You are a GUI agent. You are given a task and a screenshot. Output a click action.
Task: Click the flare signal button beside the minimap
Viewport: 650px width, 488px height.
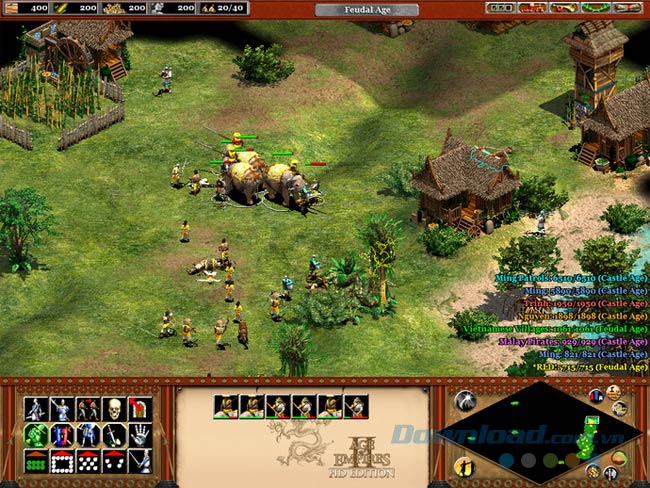(x=463, y=401)
